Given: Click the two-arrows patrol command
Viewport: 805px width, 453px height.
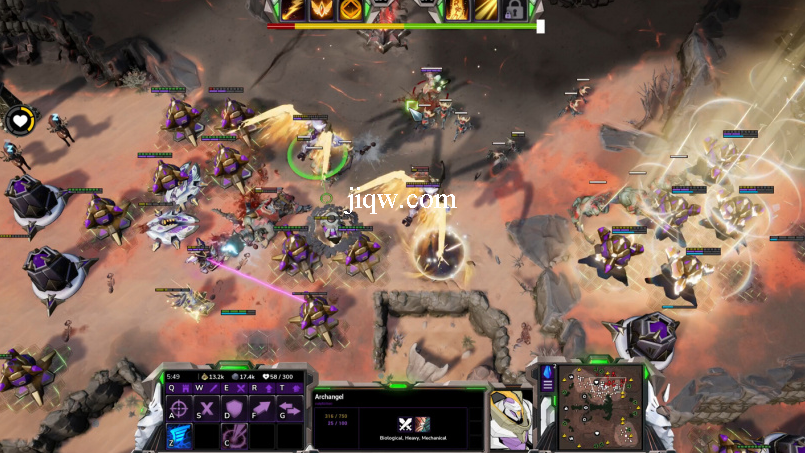Looking at the screenshot, I should point(289,408).
